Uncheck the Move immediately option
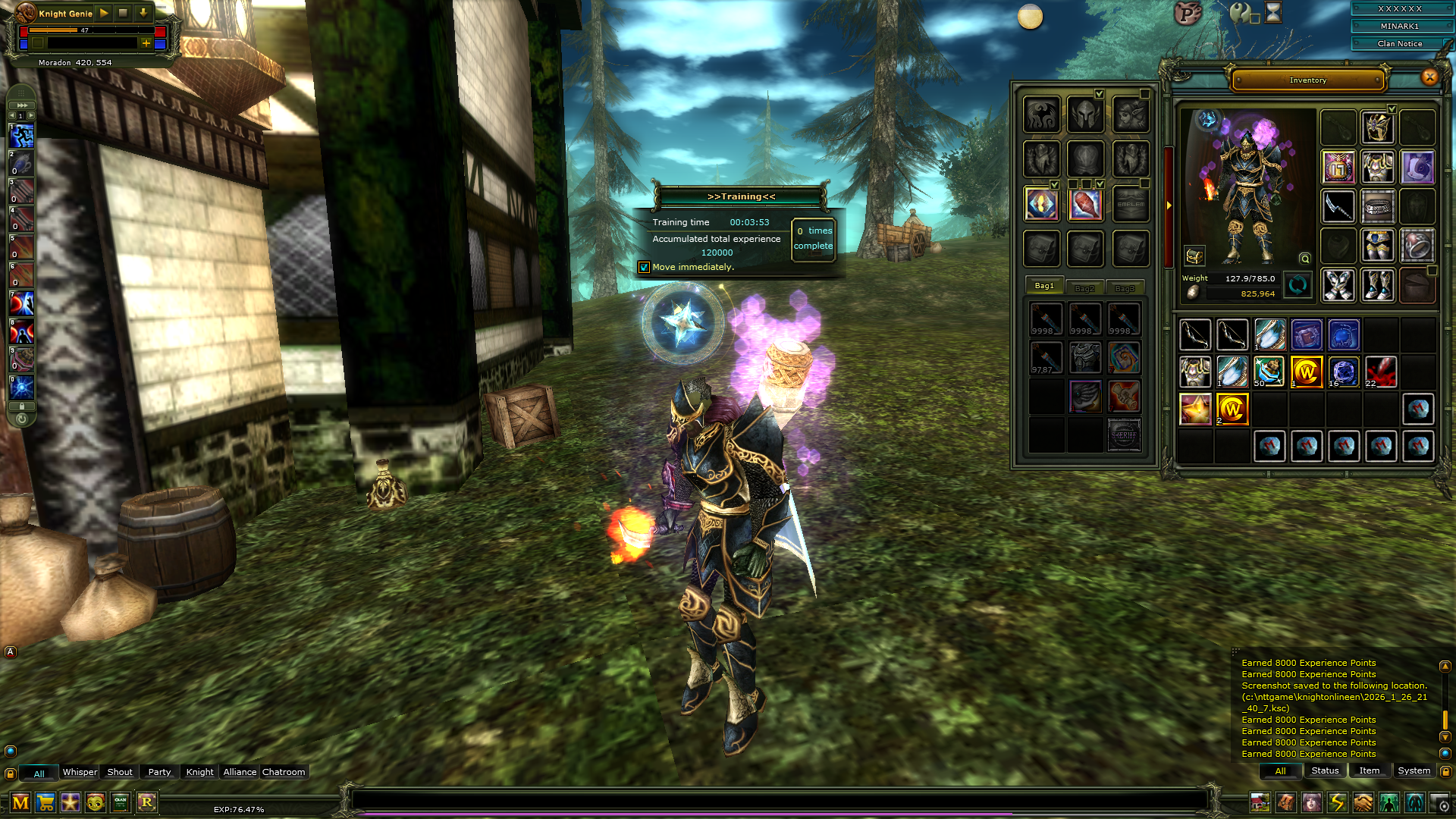This screenshot has width=1456, height=819. (645, 267)
